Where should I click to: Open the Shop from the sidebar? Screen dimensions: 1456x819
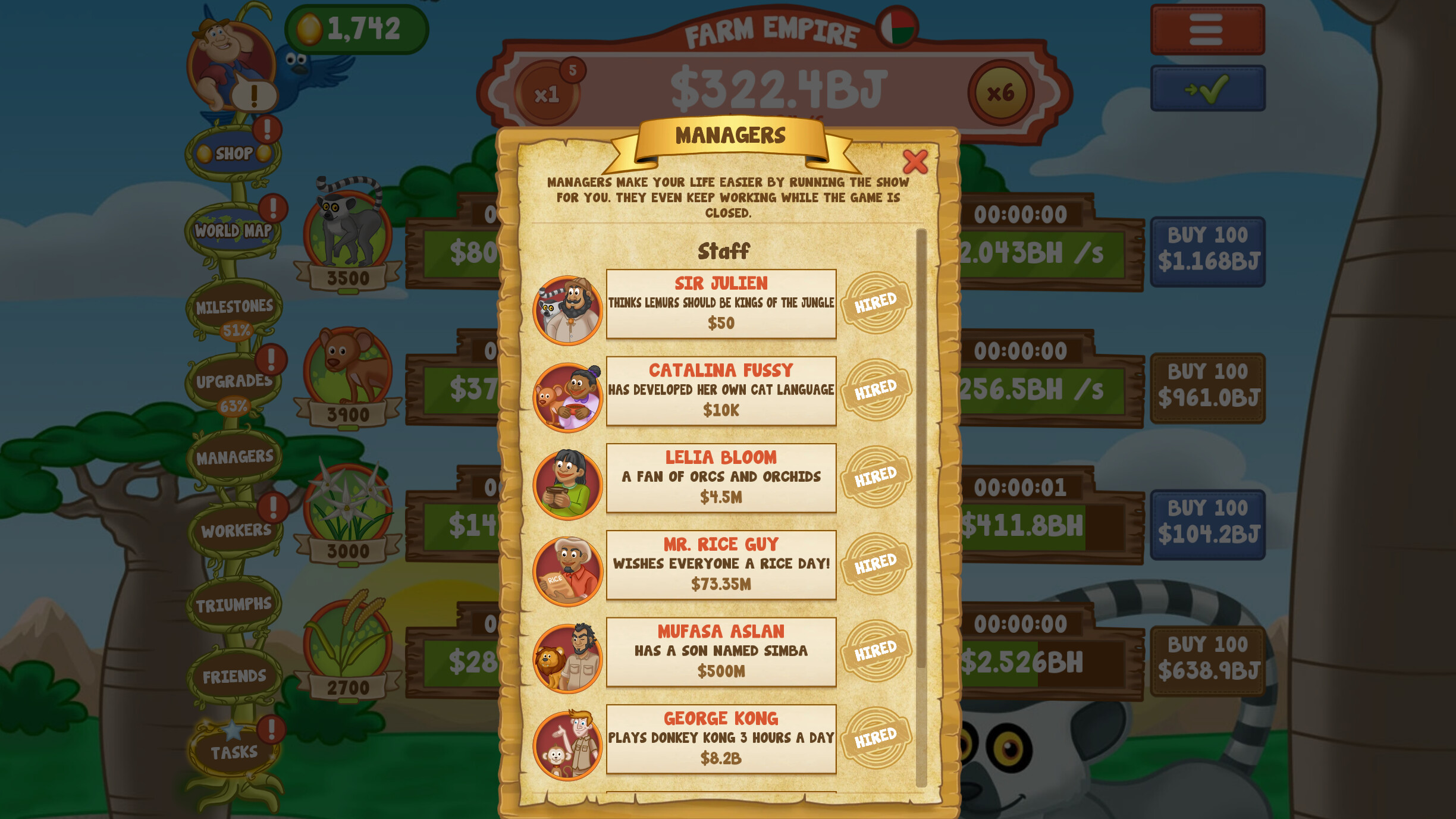(233, 153)
